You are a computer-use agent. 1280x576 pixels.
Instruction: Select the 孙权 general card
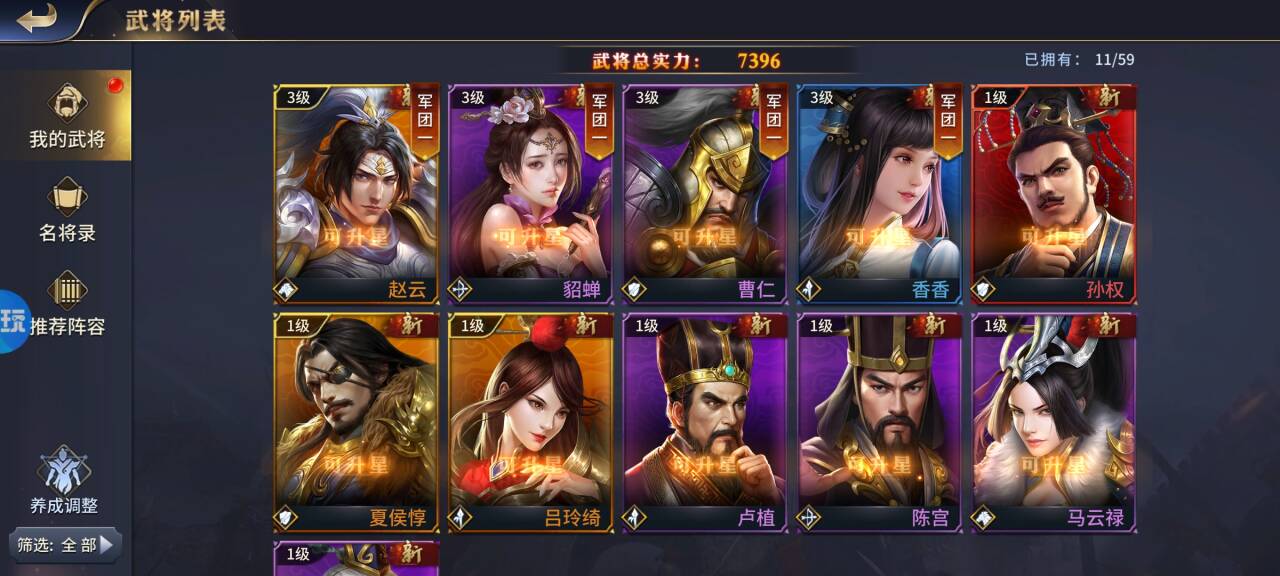(1054, 194)
